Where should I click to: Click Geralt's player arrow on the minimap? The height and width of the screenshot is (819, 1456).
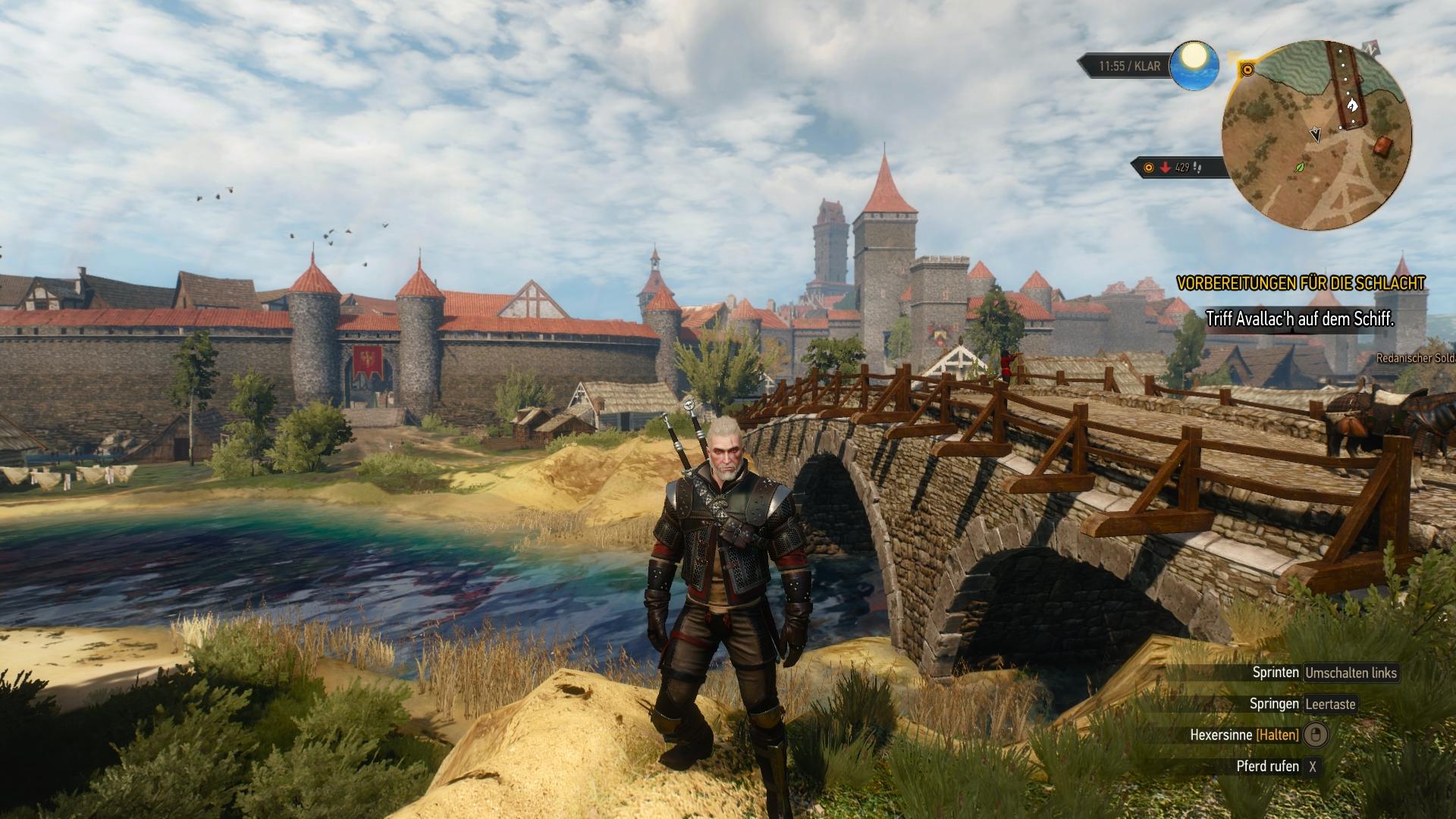pyautogui.click(x=1316, y=135)
